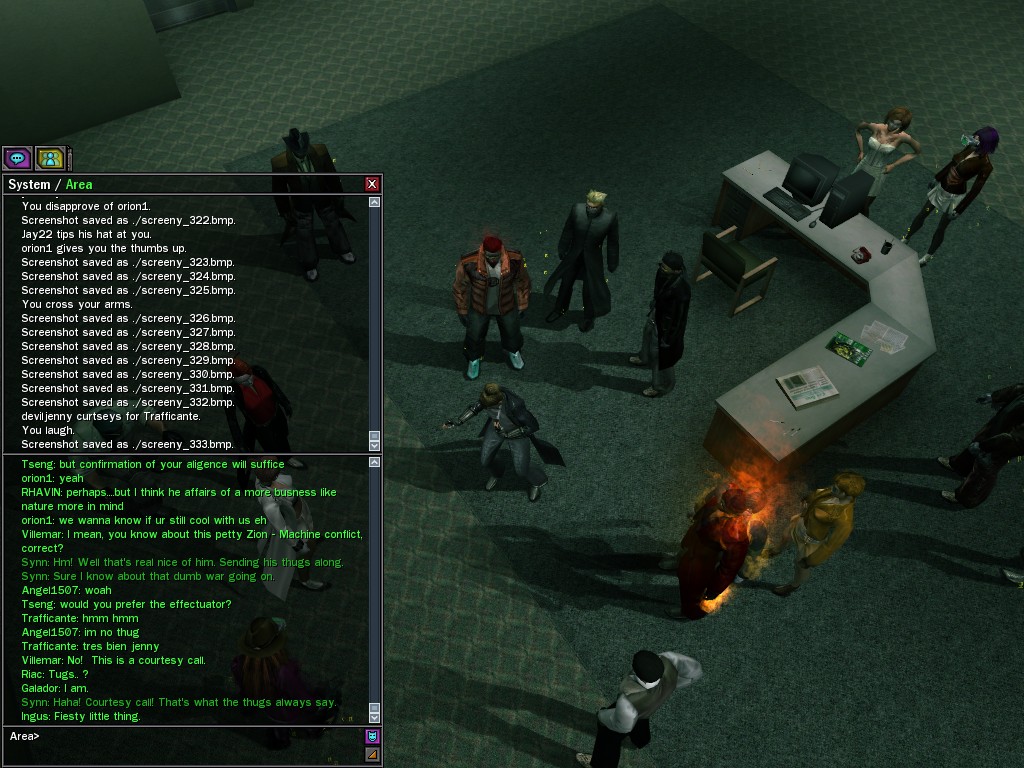Click the area chat scroll-up arrow

point(374,462)
